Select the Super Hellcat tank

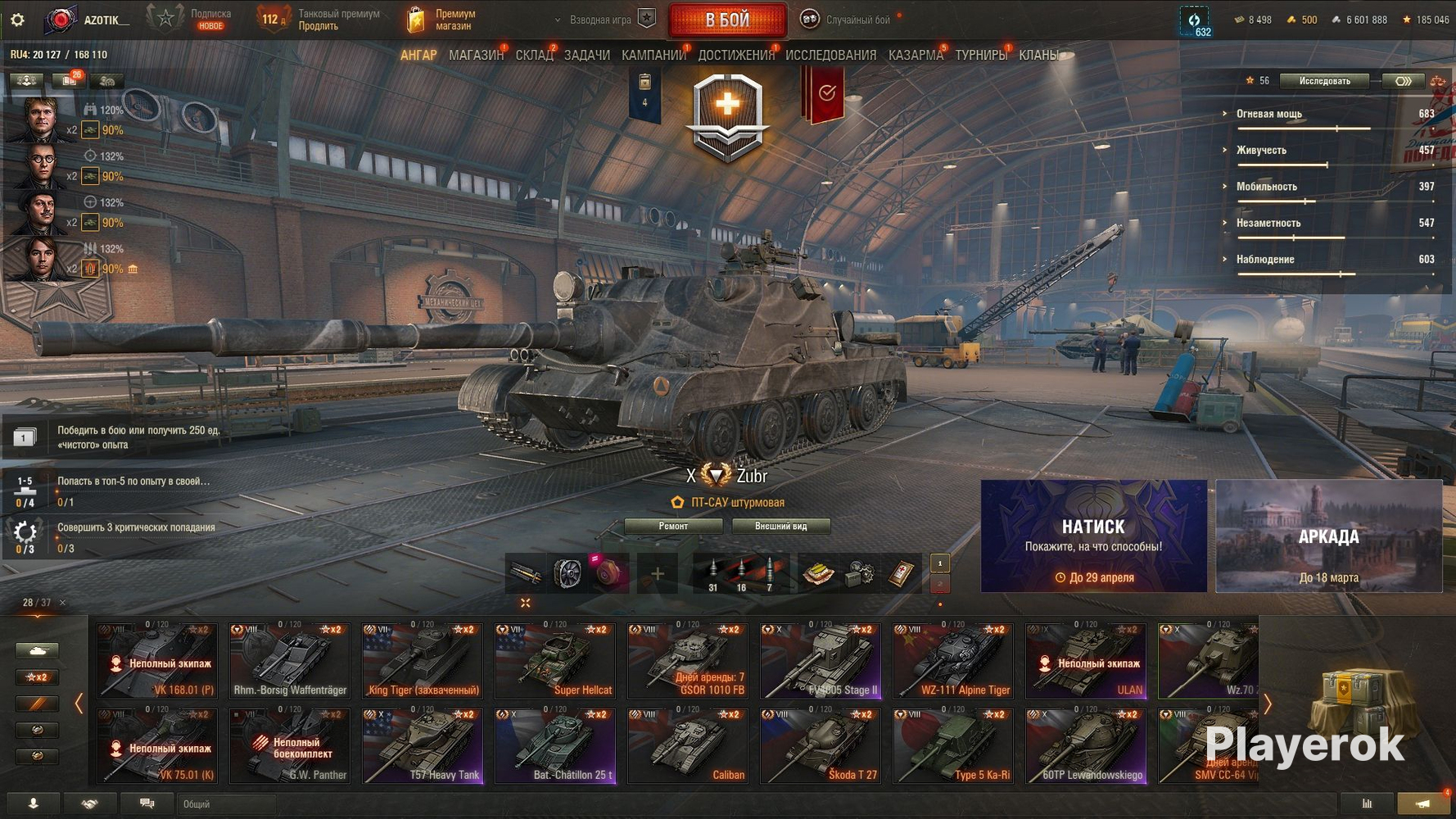point(555,660)
